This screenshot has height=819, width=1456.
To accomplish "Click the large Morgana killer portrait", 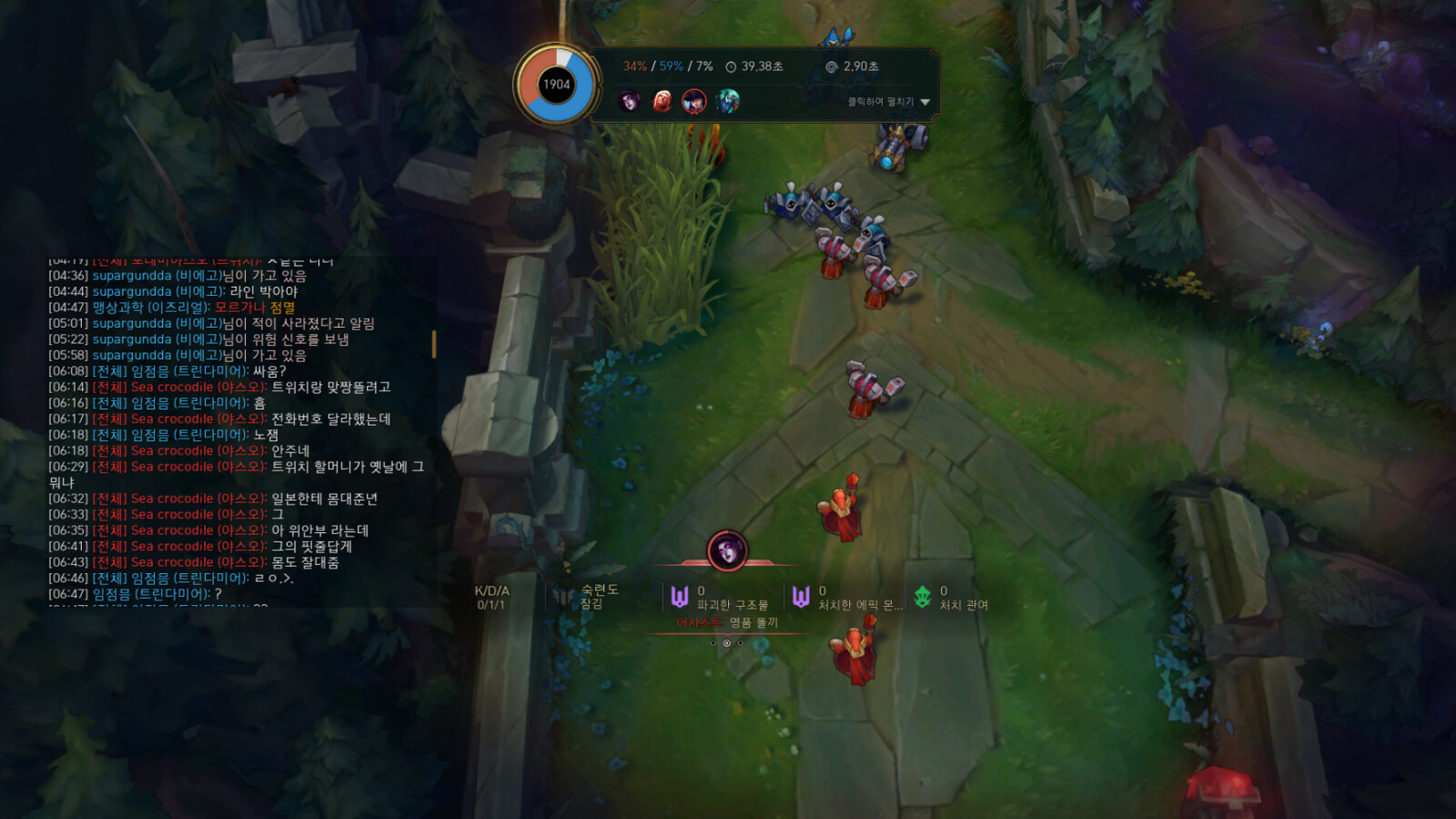I will [727, 551].
